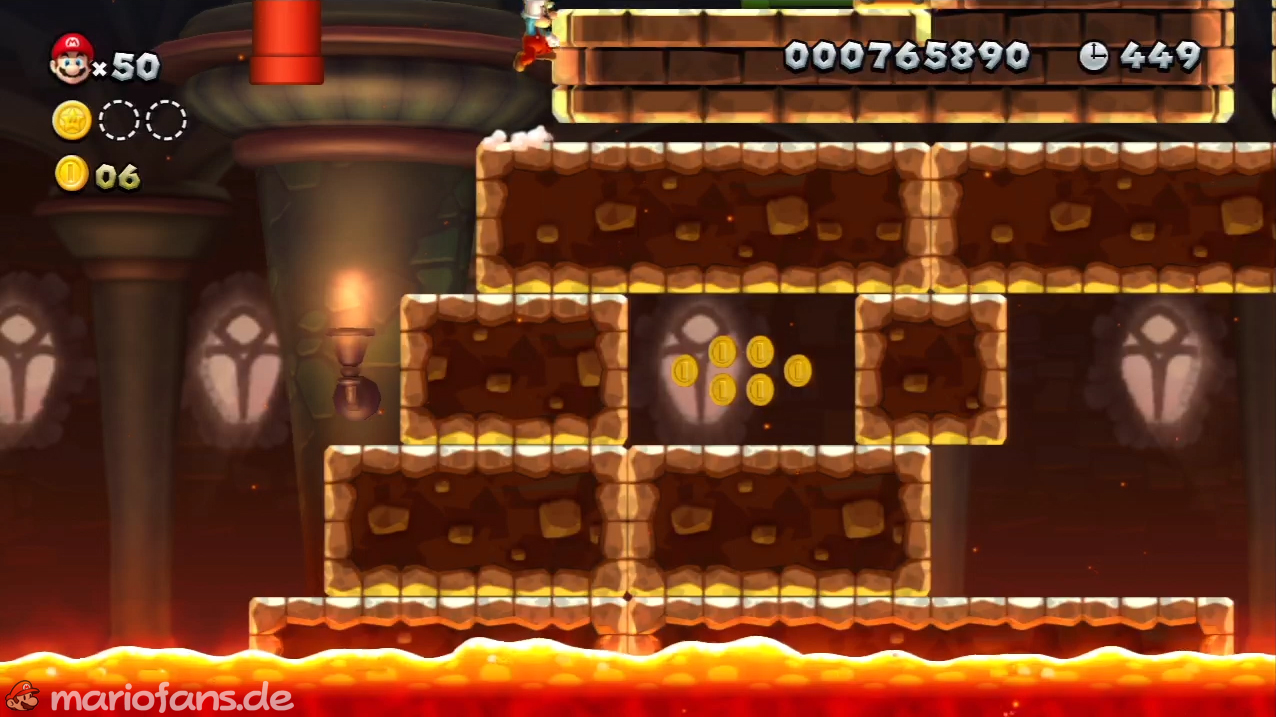Click the Mario head lives icon

pyautogui.click(x=71, y=58)
